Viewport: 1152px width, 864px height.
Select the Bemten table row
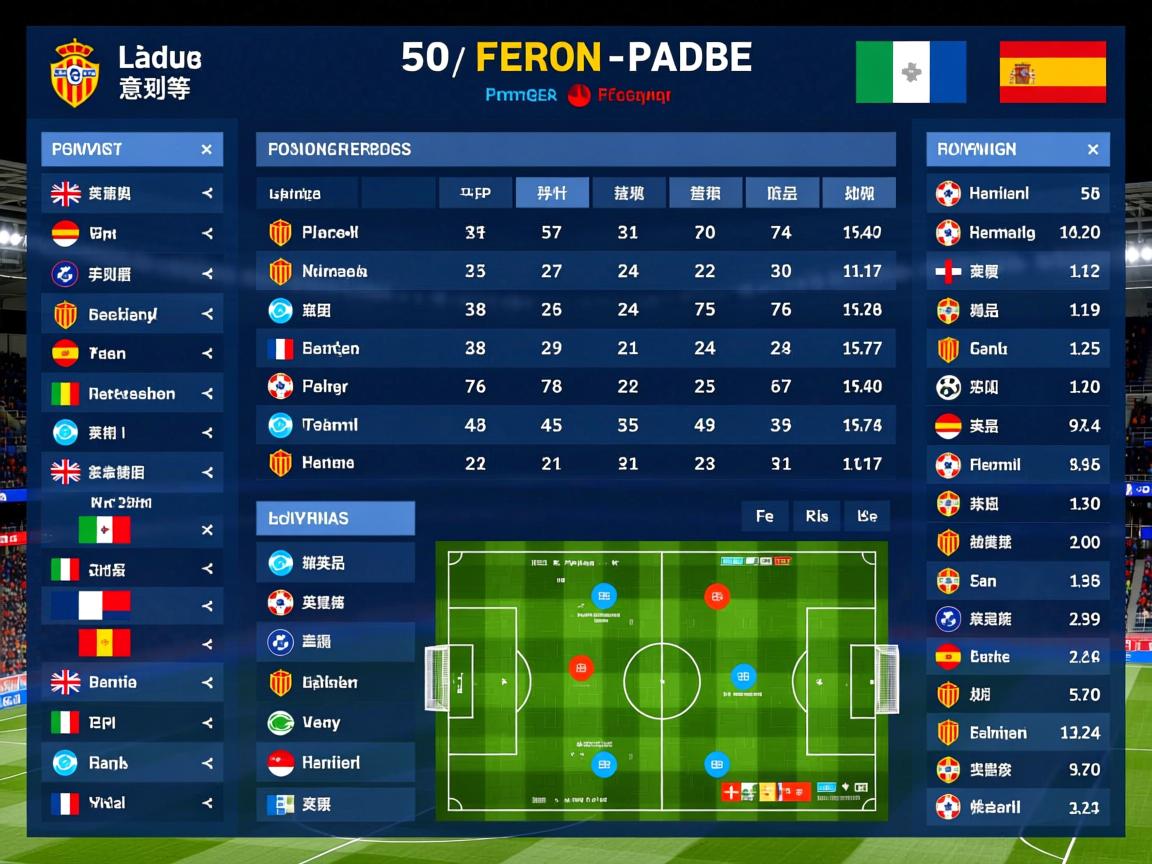point(575,348)
